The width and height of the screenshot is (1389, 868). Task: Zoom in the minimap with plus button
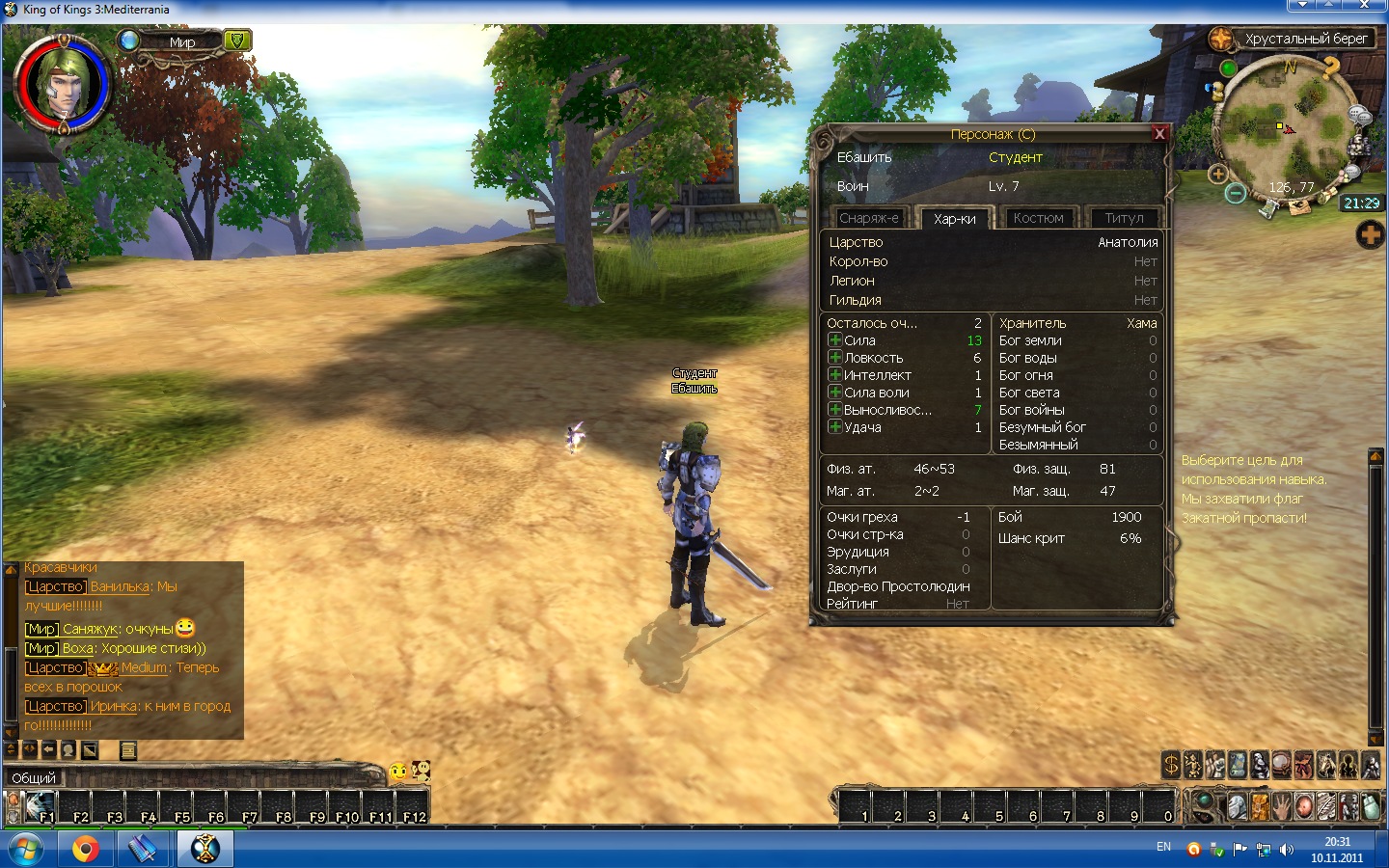tap(1217, 175)
